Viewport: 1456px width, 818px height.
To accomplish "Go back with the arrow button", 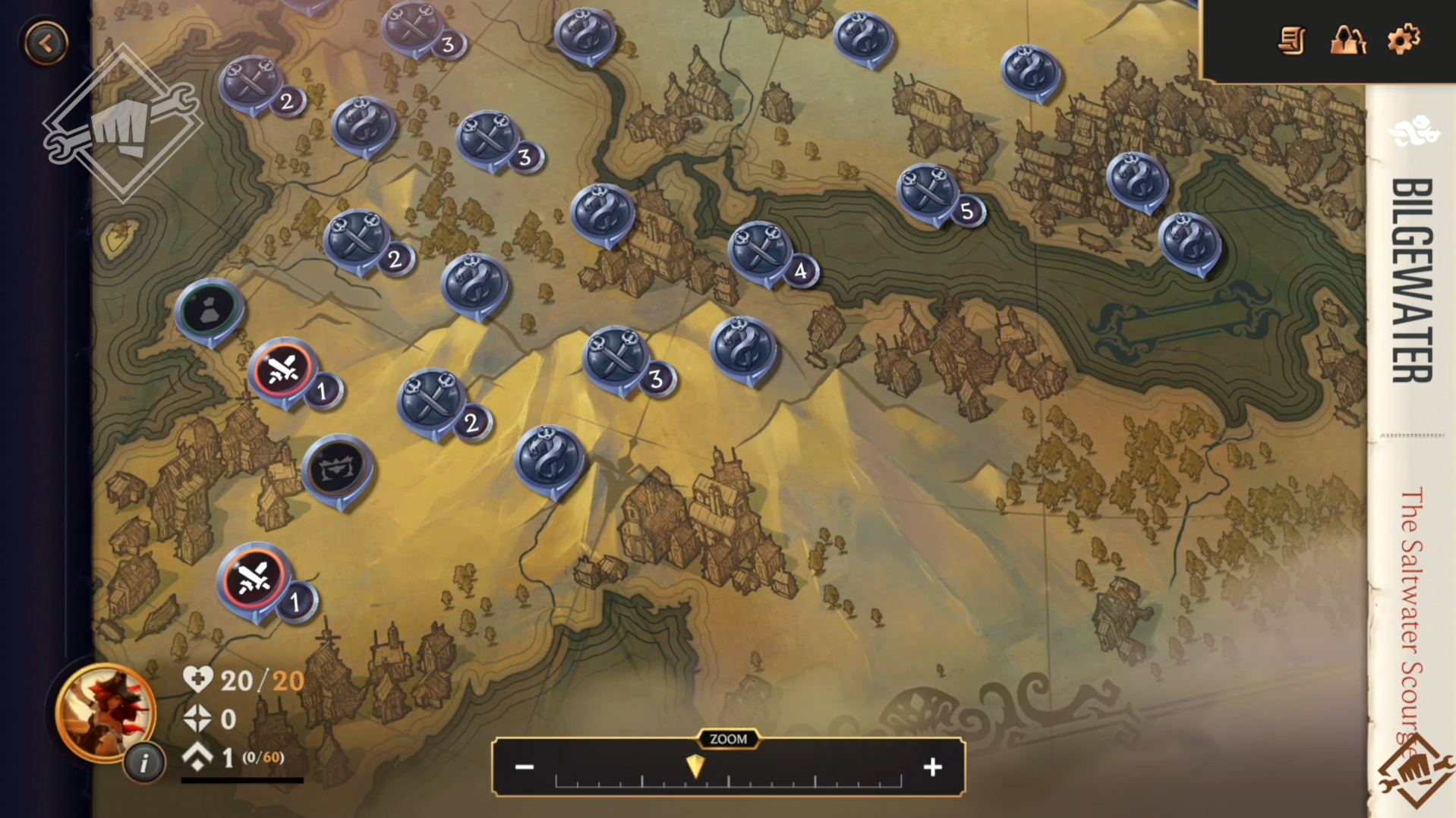I will pos(46,43).
